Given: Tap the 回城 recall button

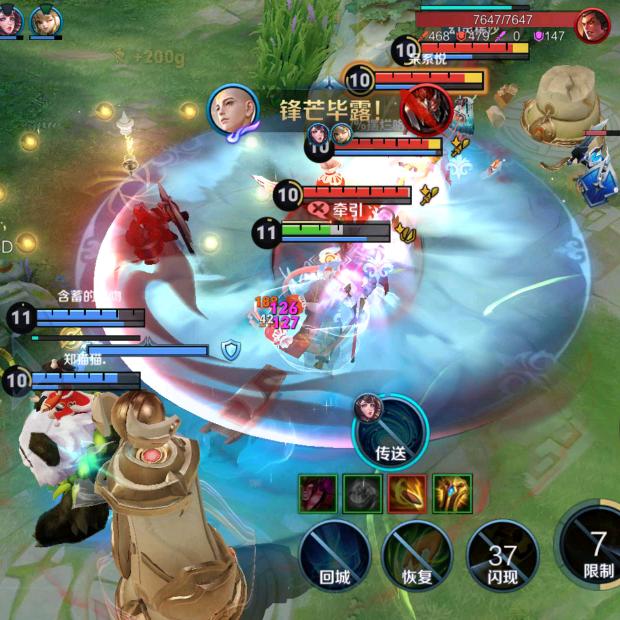Looking at the screenshot, I should 335,553.
